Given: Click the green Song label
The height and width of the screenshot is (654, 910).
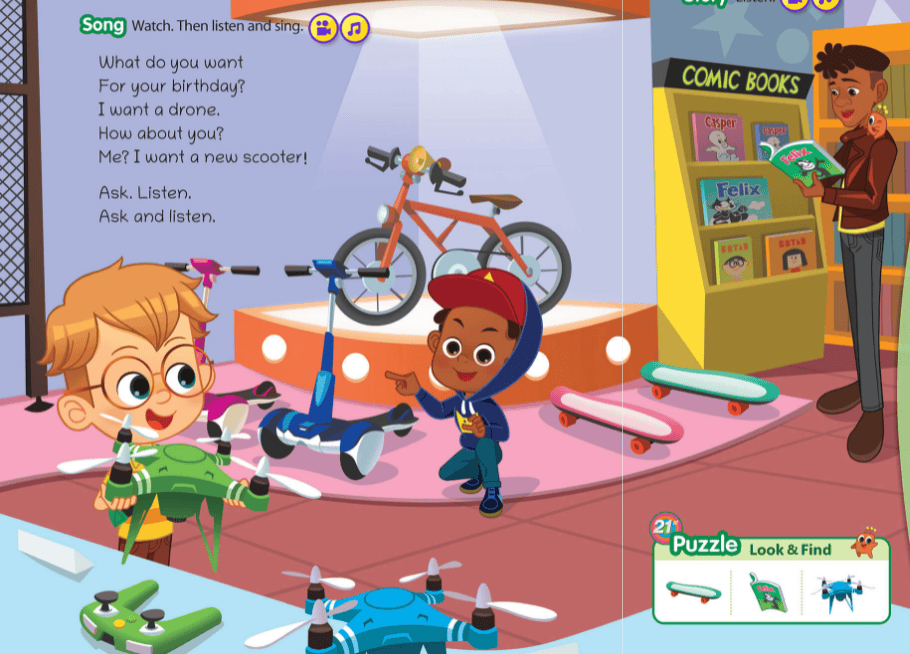Looking at the screenshot, I should 103,25.
